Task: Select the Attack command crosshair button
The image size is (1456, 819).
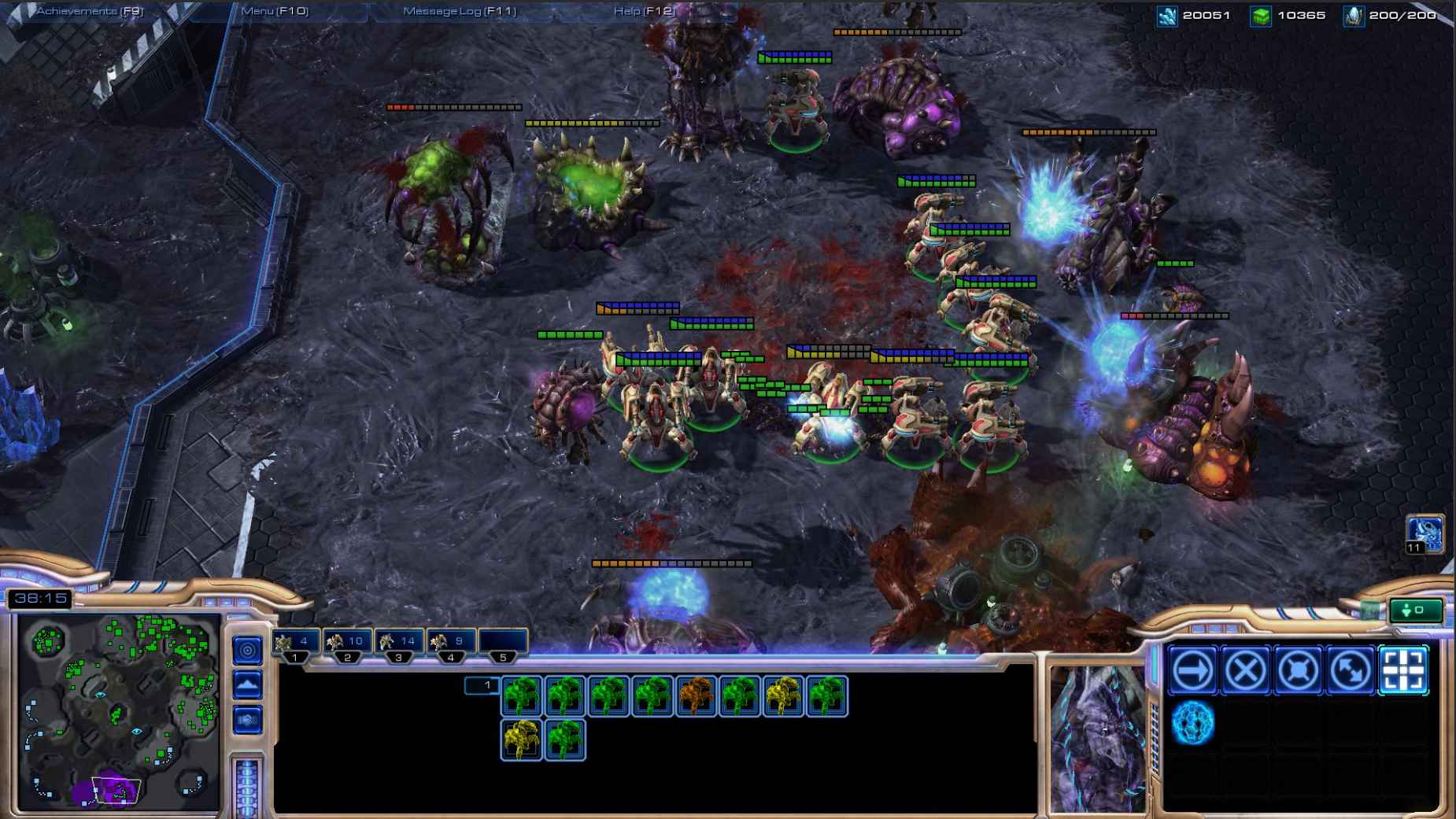Action: click(x=1403, y=670)
